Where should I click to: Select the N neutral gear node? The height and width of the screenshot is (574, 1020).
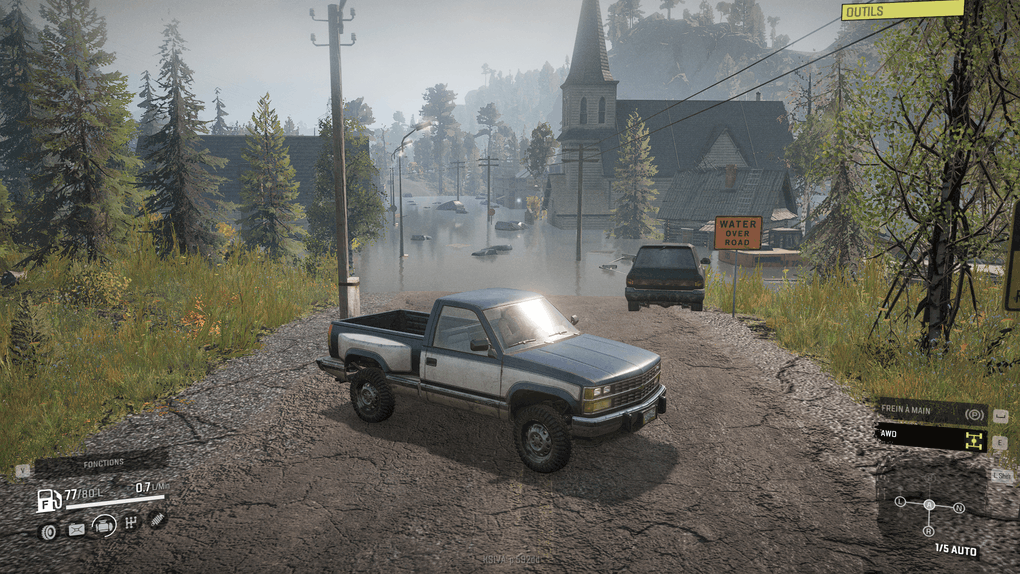coord(959,508)
